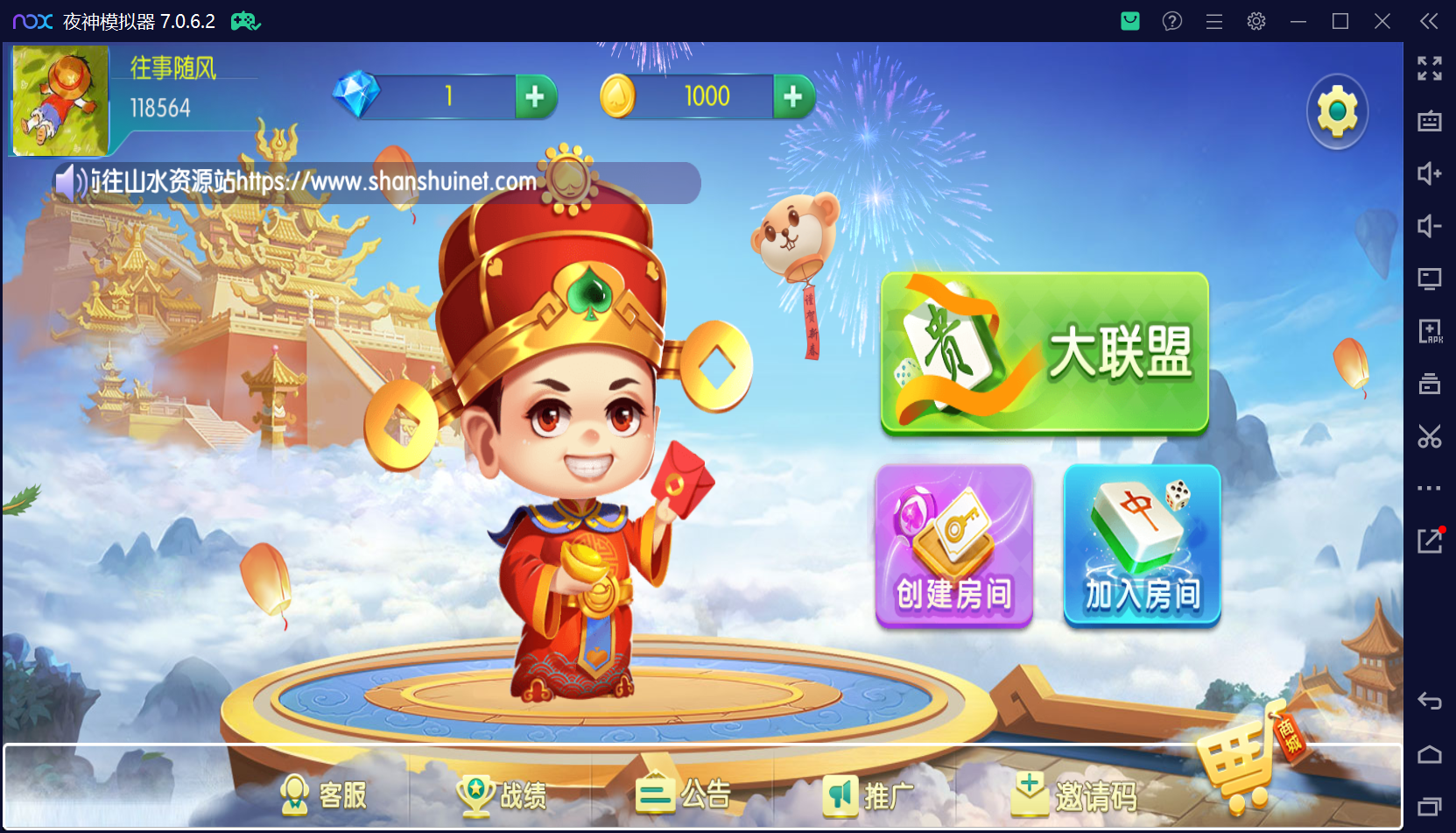Screen dimensions: 1456x833
Task: Expand more tools via the ellipsis sidebar icon
Action: 1430,488
